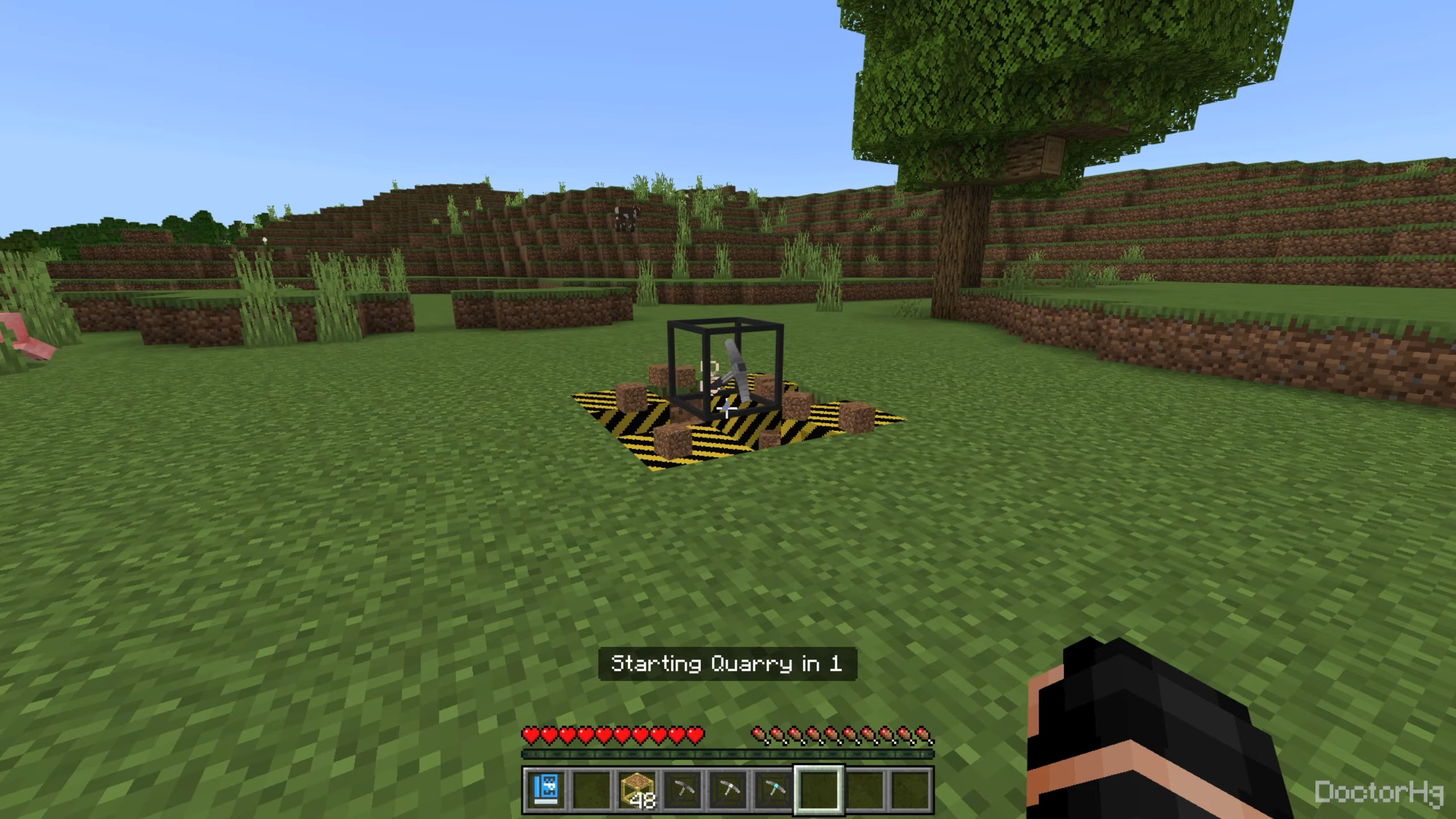Click the crosshair at screen center

point(728,409)
